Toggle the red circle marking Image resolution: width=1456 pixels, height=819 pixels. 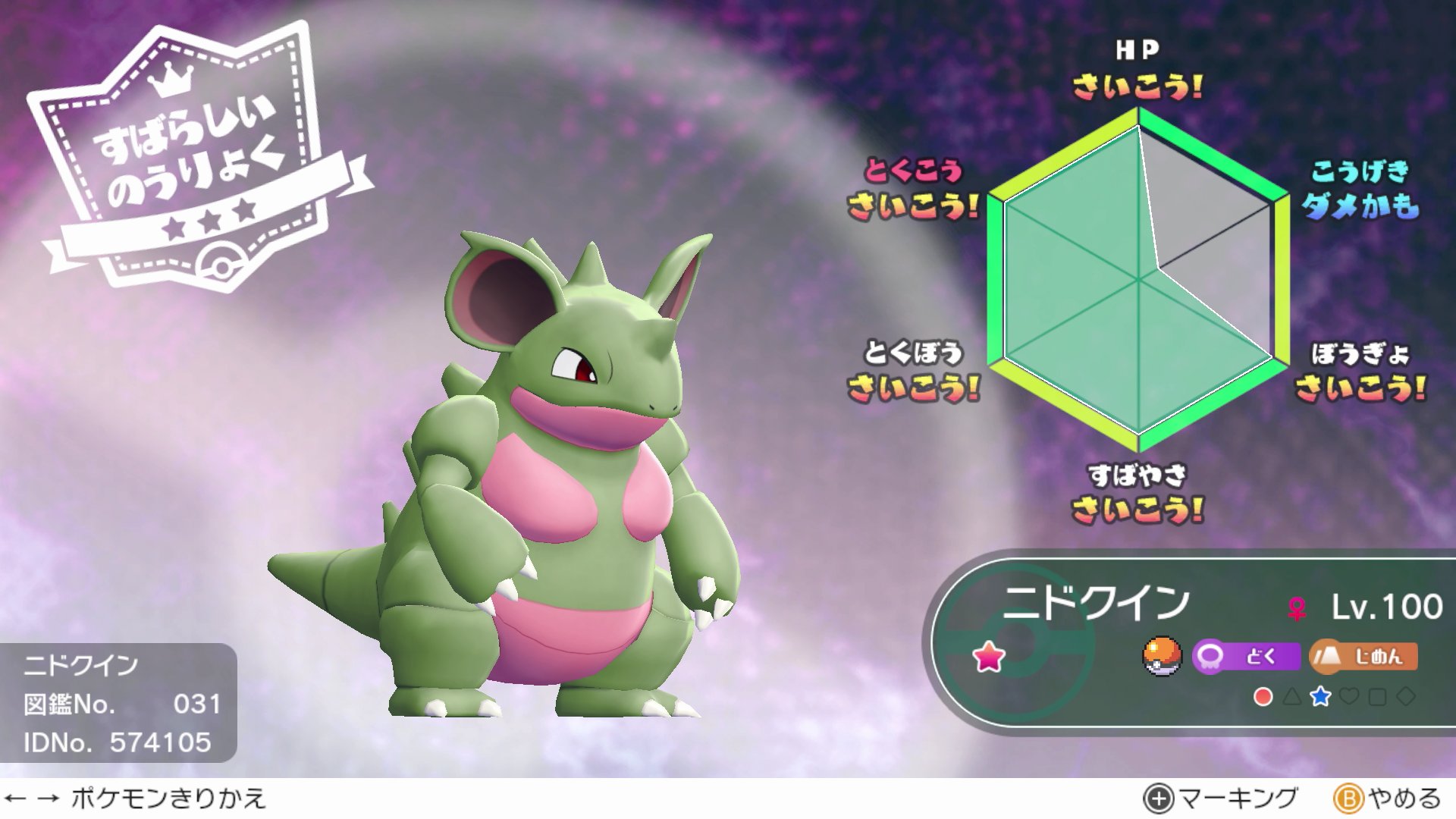(x=1263, y=698)
